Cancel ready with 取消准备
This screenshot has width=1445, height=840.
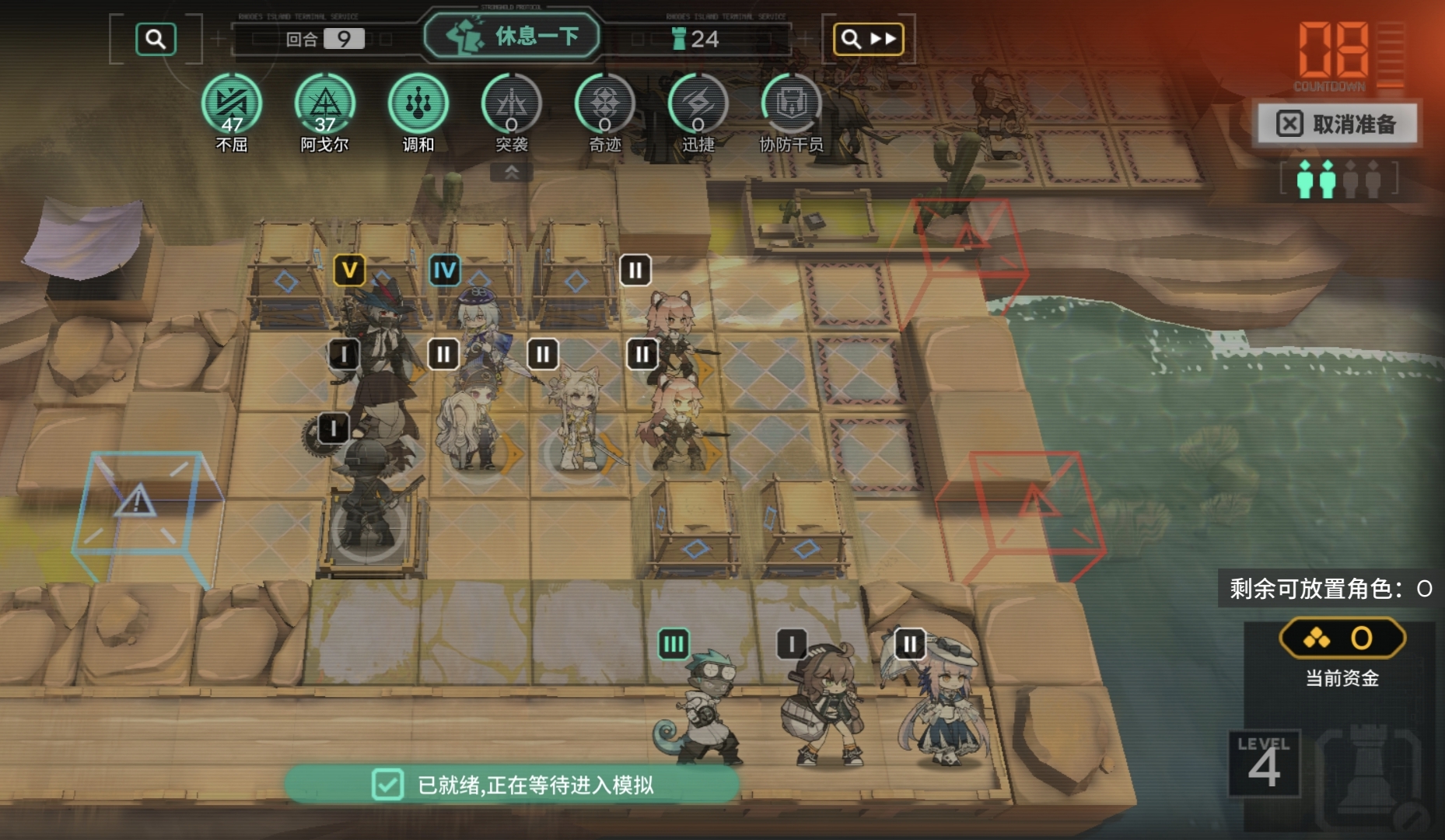[1338, 124]
